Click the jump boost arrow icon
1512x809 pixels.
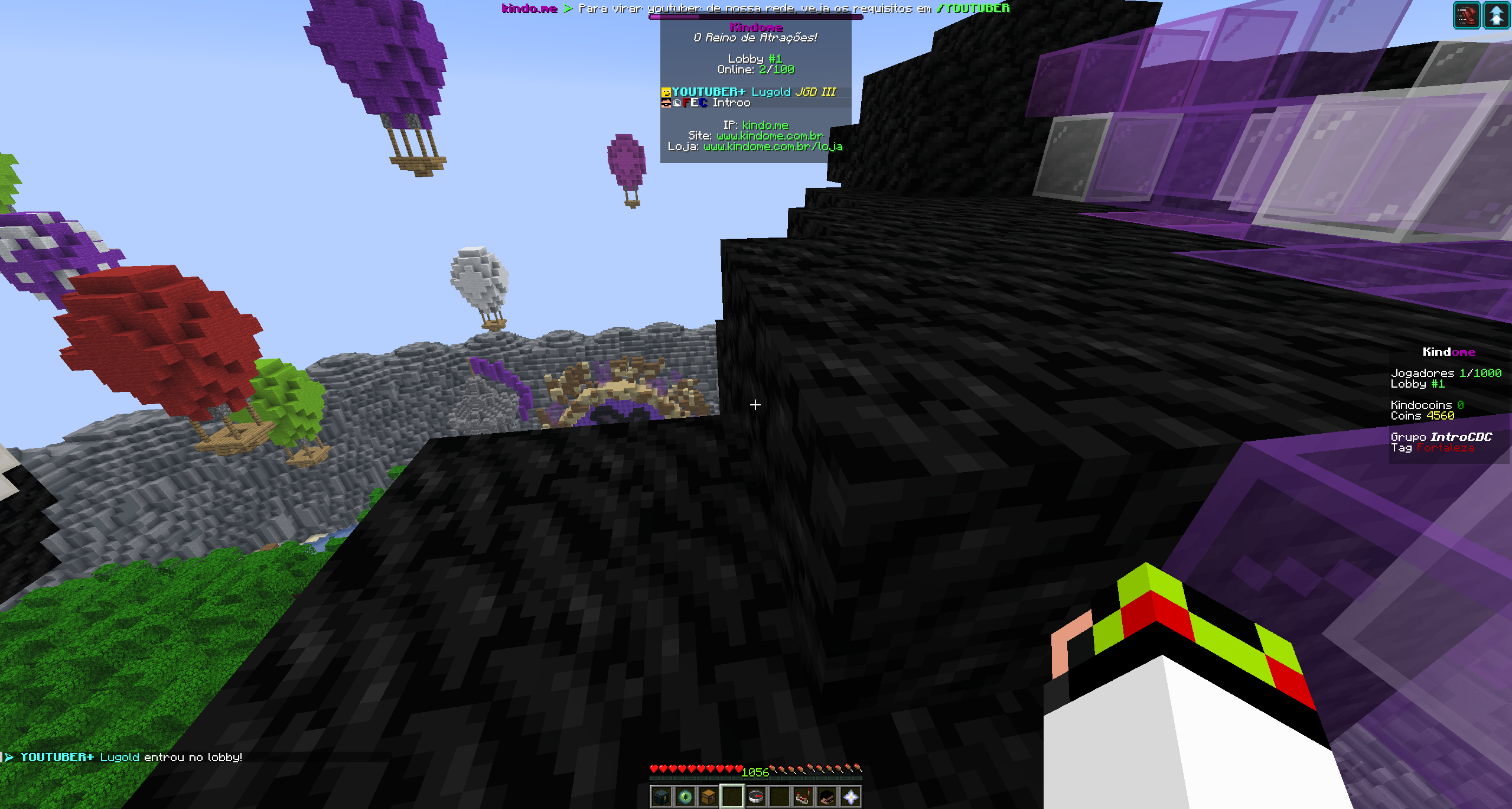(1497, 15)
